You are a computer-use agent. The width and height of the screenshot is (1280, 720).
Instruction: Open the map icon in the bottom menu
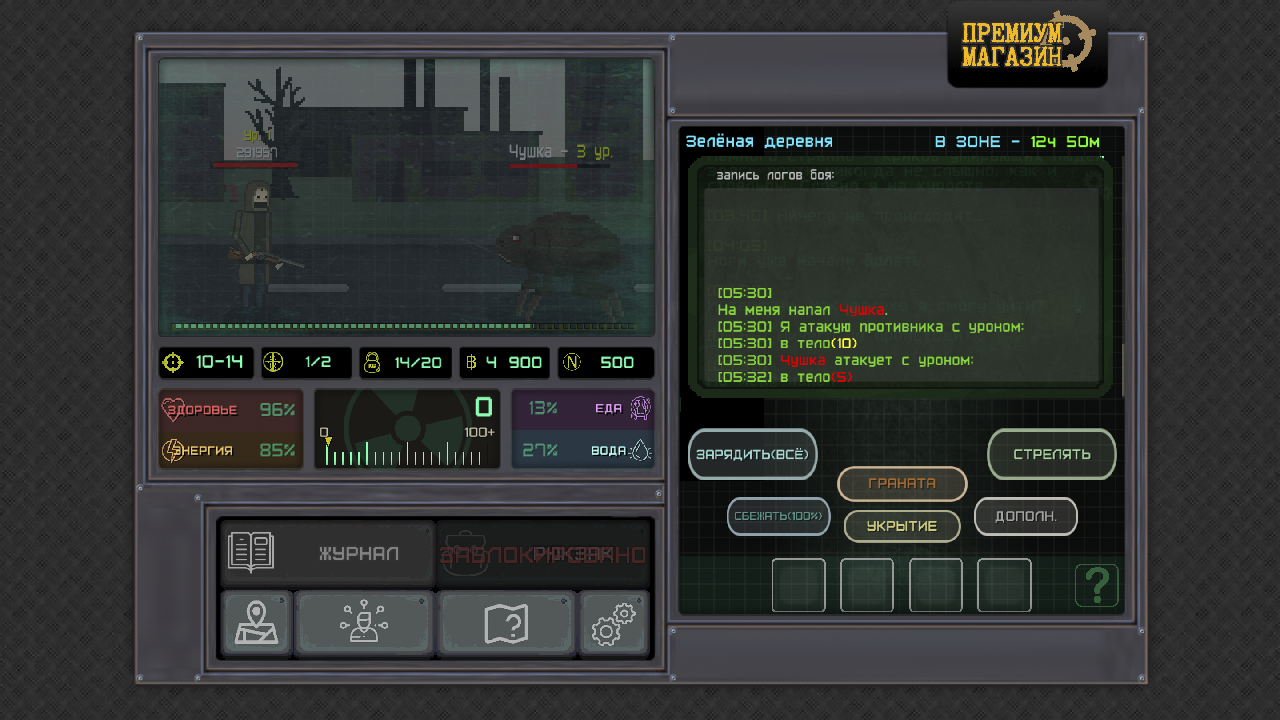point(256,623)
